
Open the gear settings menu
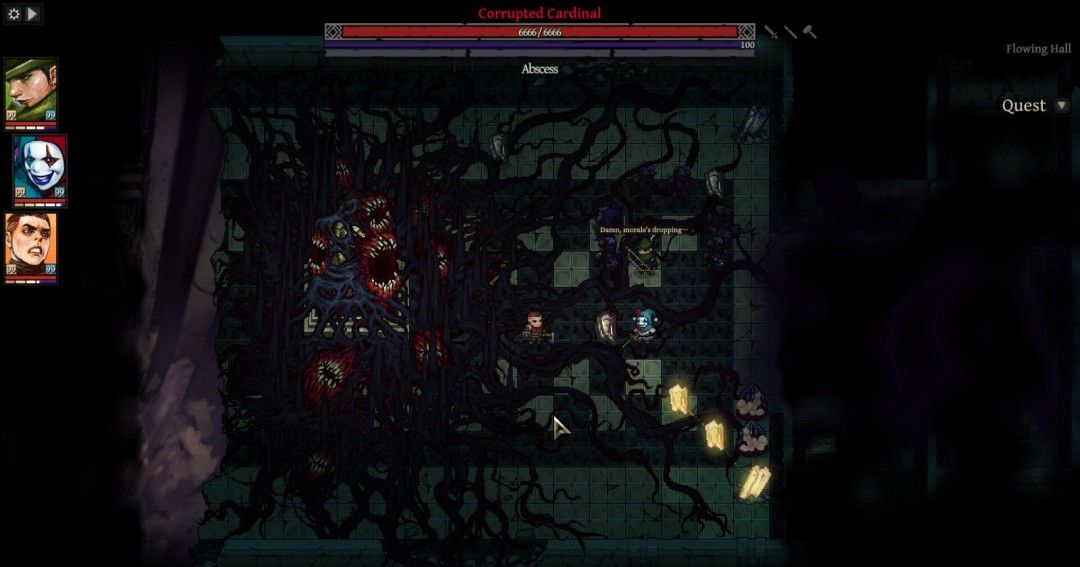(x=14, y=14)
